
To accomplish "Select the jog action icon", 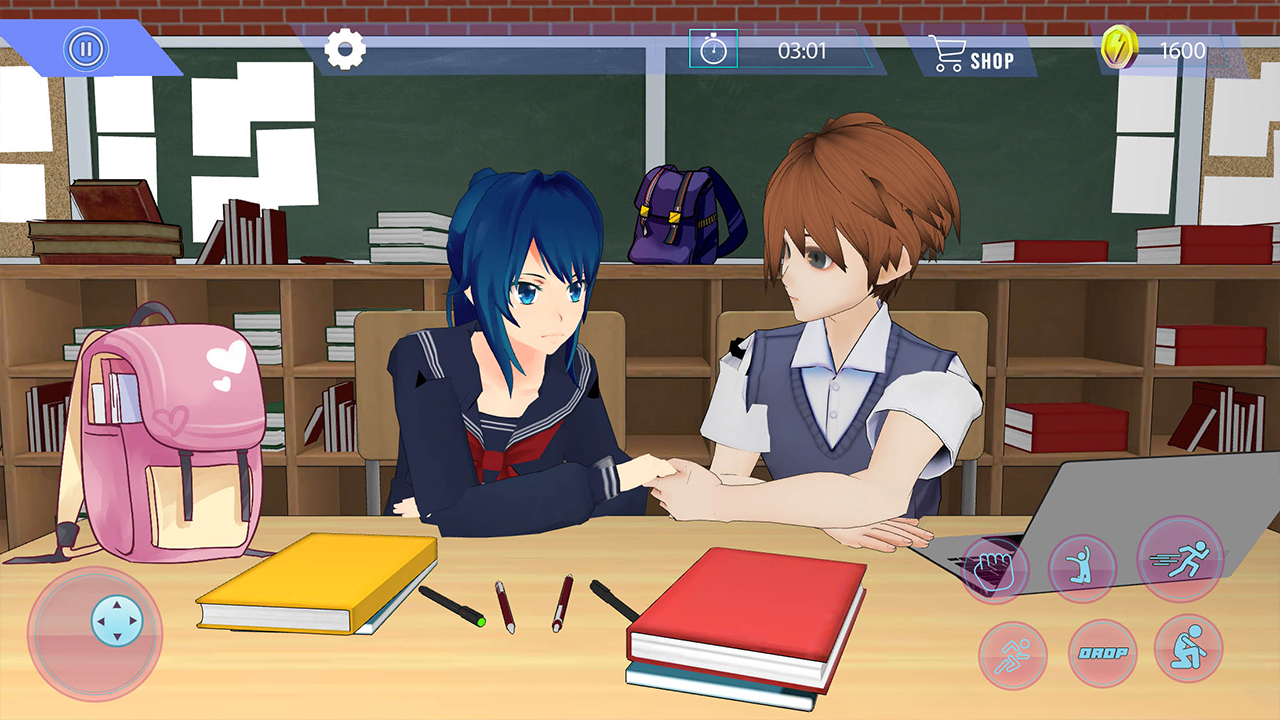I will tap(1013, 655).
